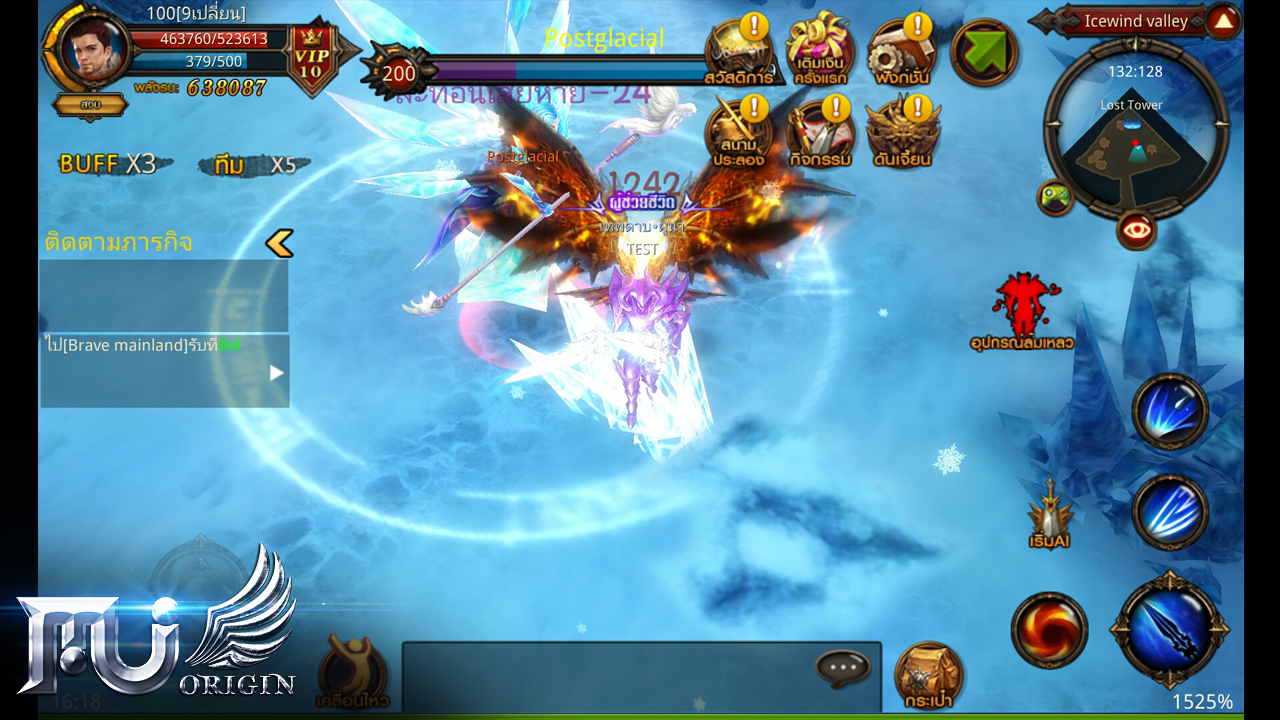Image resolution: width=1280 pixels, height=720 pixels.
Task: Open the ดันเจี้ยน dungeon icon
Action: 902,135
